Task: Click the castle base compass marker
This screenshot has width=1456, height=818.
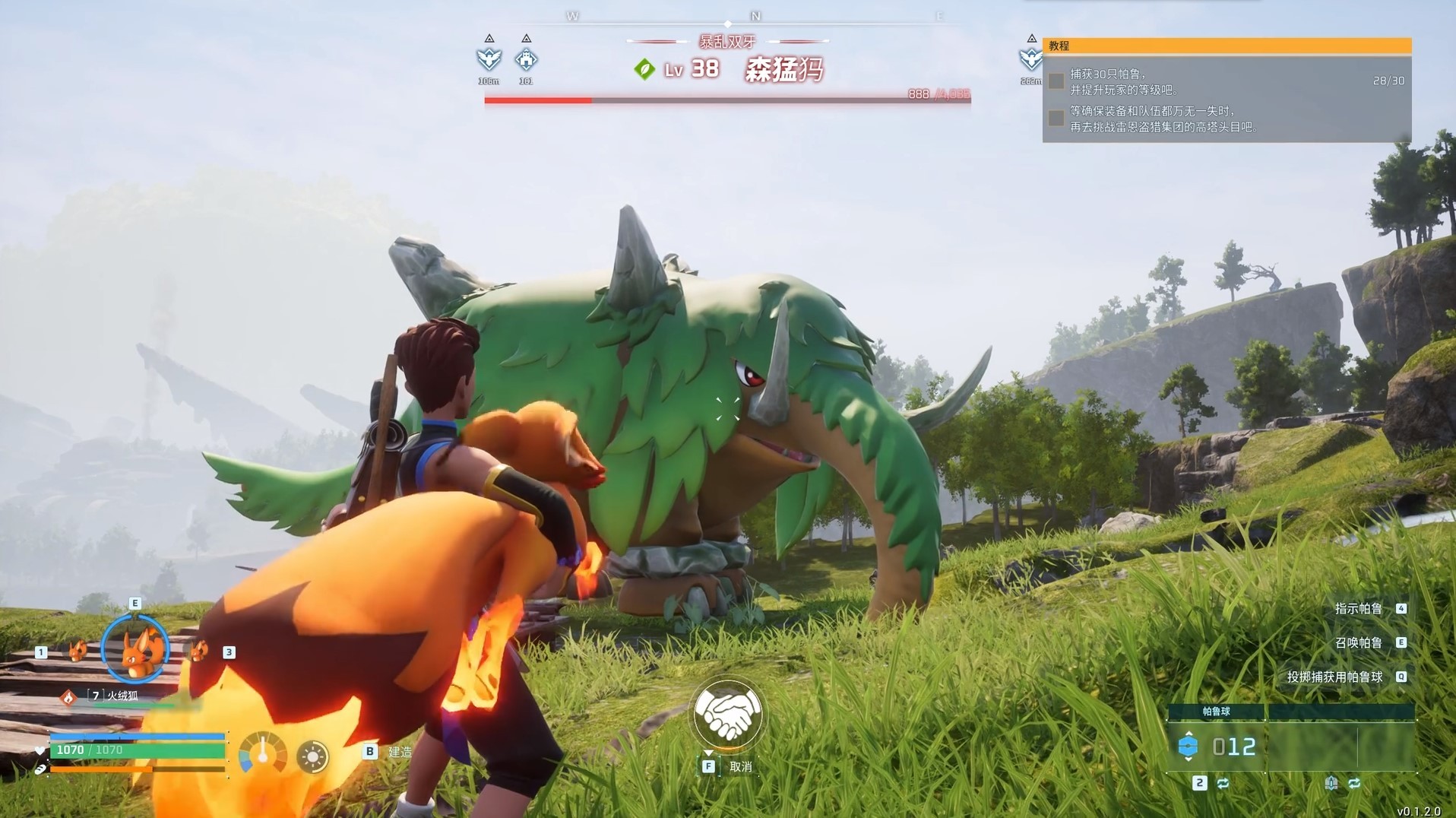Action: [526, 59]
